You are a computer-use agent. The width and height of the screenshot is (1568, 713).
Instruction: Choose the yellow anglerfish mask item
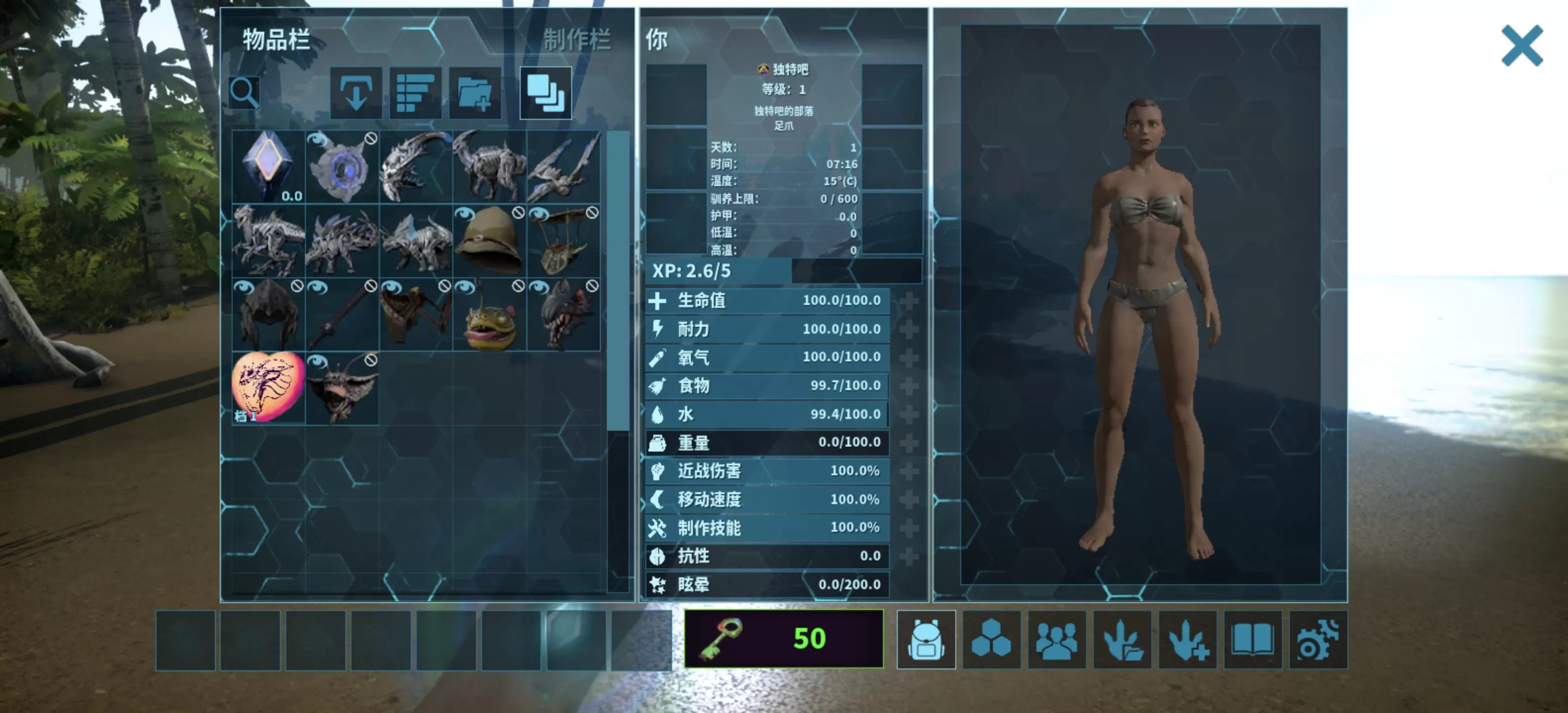[490, 315]
